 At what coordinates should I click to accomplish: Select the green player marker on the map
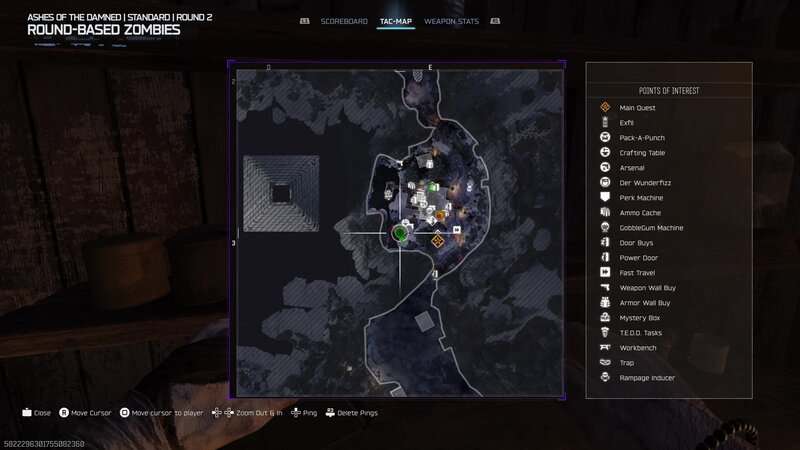click(x=399, y=234)
